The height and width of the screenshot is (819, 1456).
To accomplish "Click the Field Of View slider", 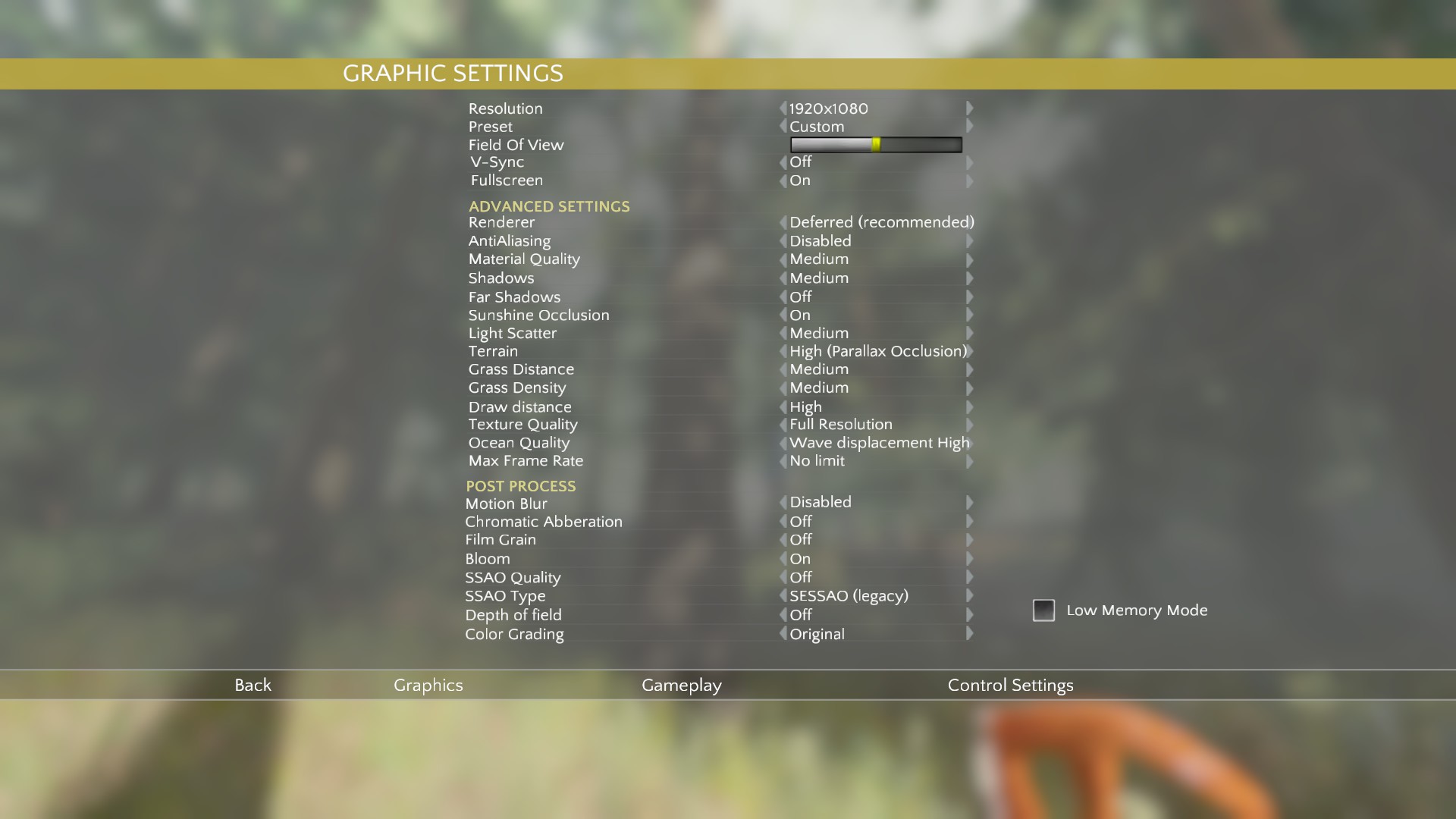I will 876,145.
